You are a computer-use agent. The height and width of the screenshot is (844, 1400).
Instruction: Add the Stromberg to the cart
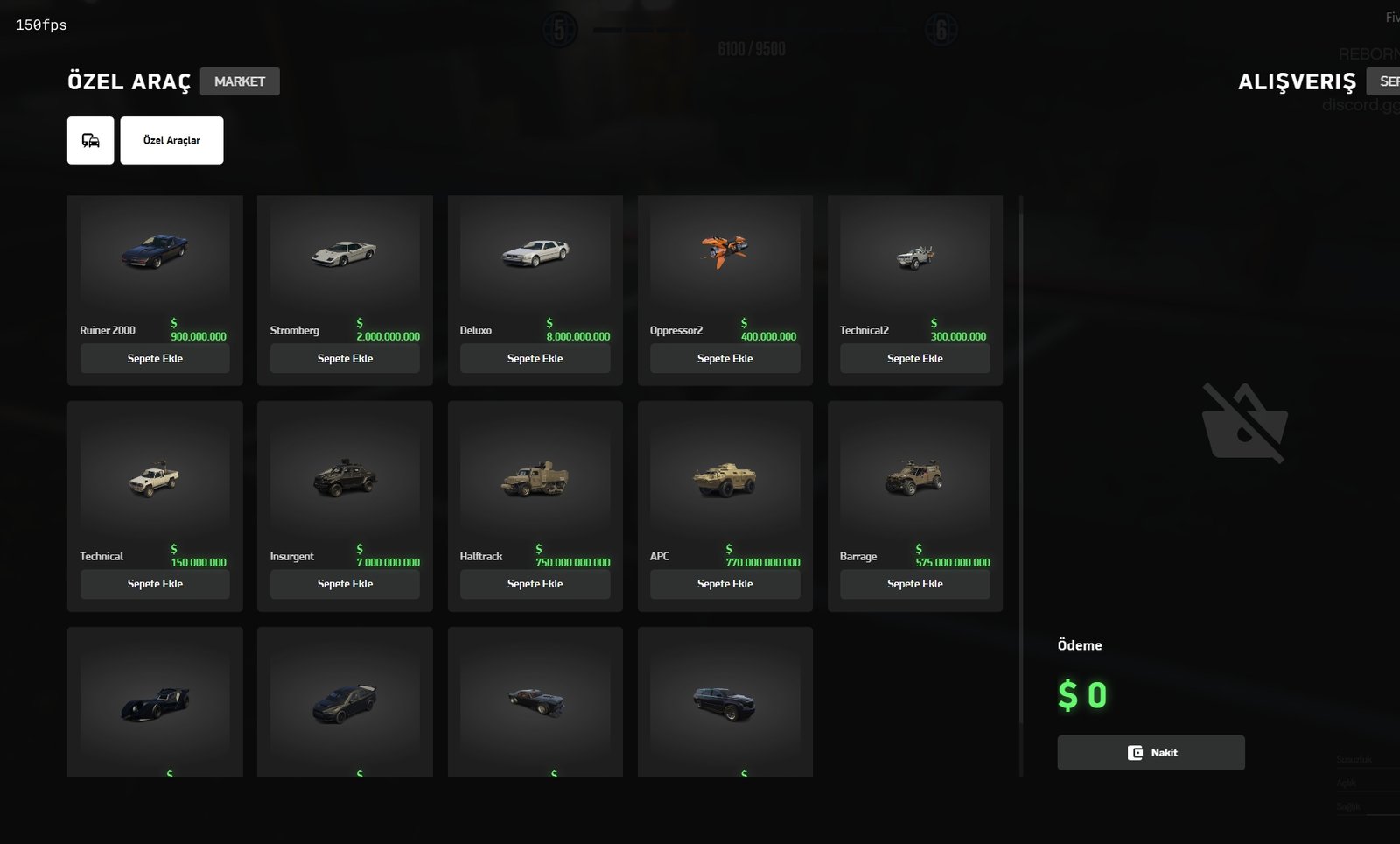(345, 358)
